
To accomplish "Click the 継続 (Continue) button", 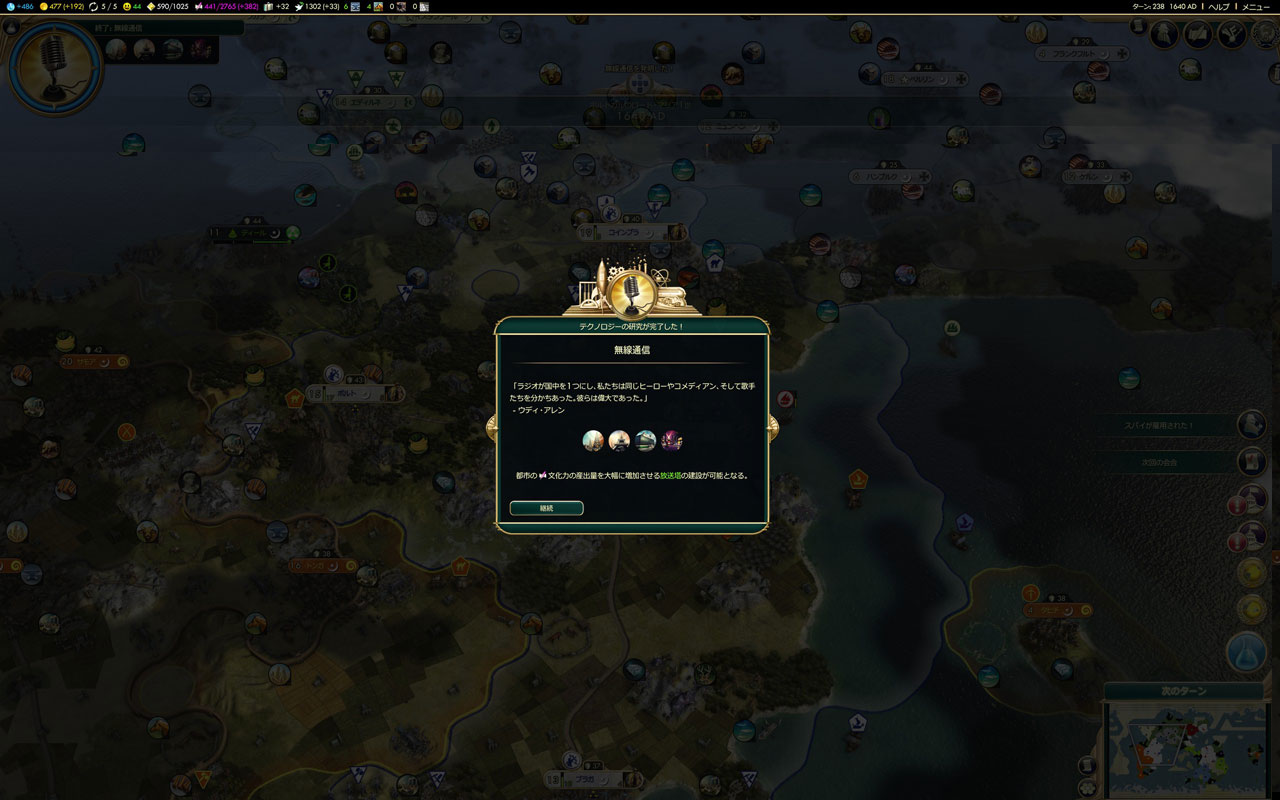I will point(546,508).
